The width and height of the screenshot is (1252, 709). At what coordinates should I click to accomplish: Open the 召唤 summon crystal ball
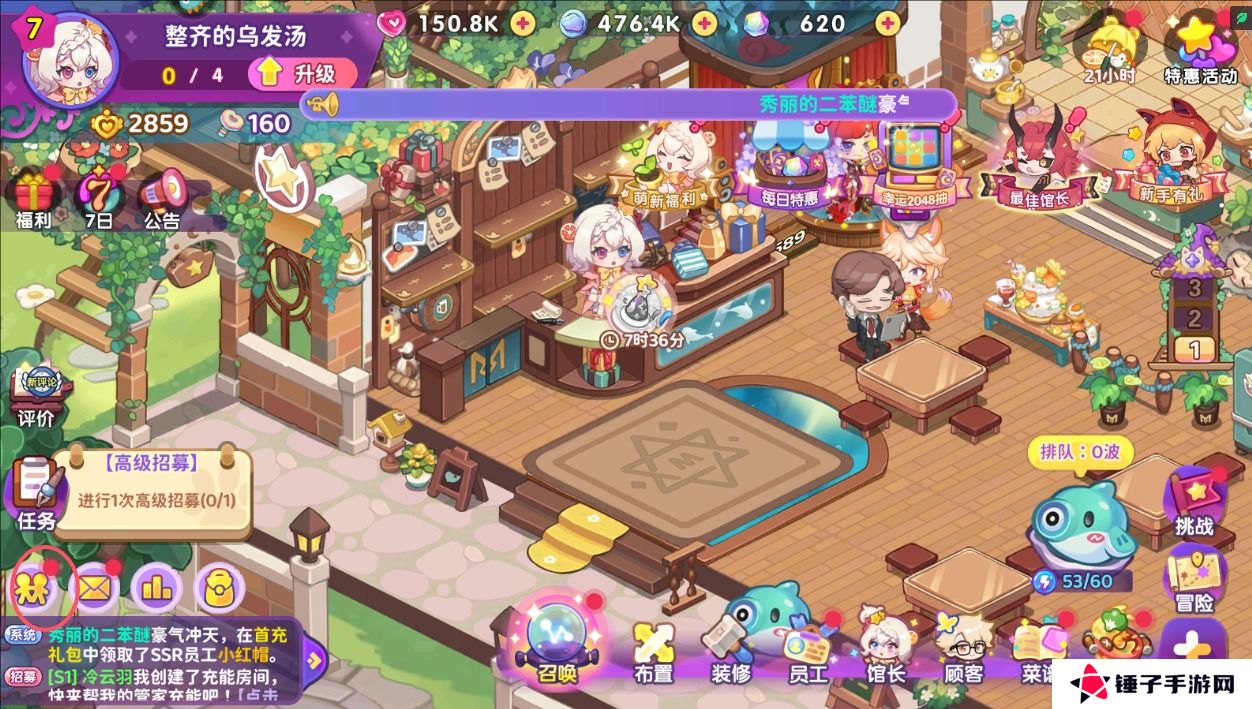coord(556,640)
